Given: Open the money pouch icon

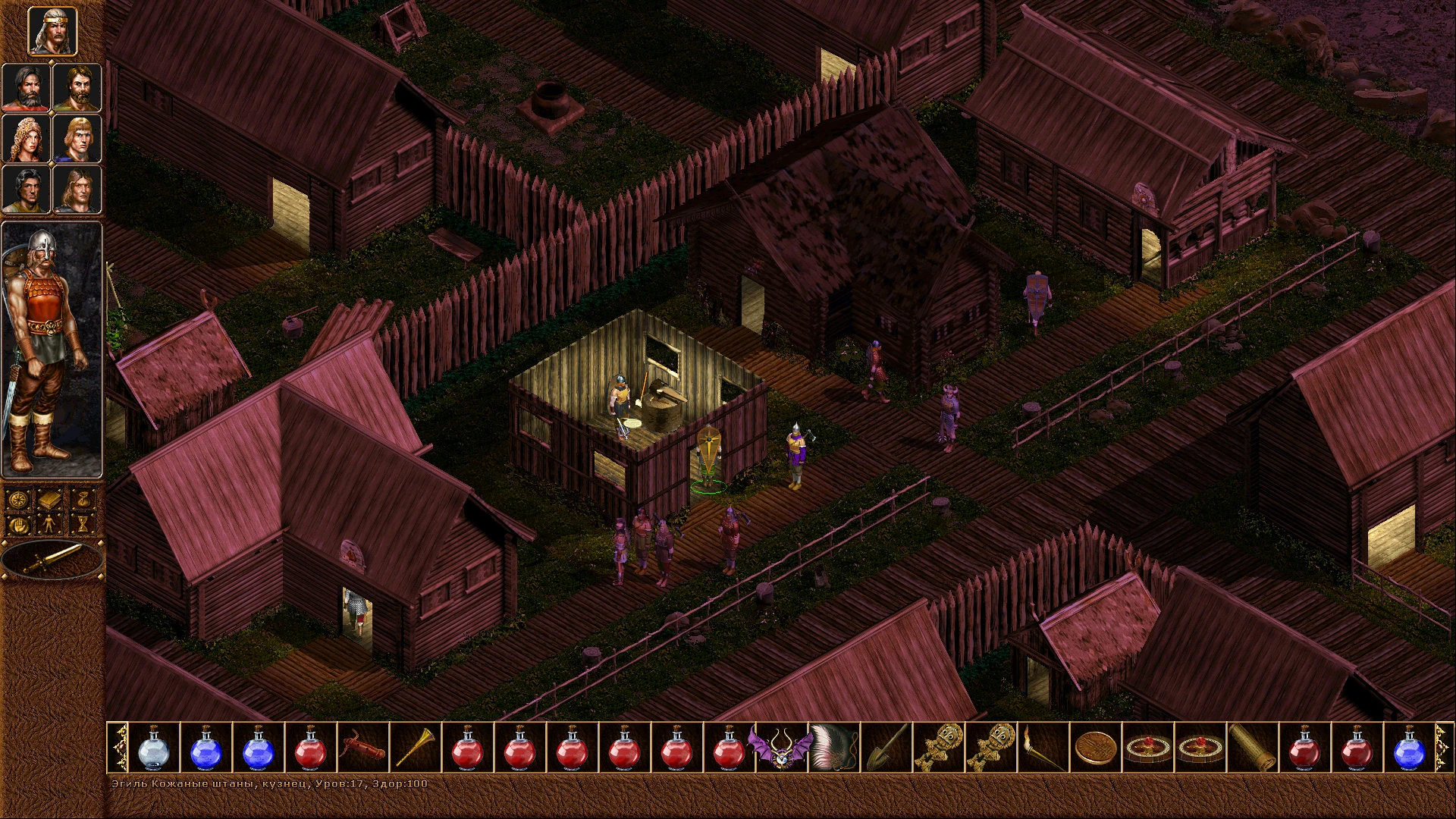Looking at the screenshot, I should point(83,500).
